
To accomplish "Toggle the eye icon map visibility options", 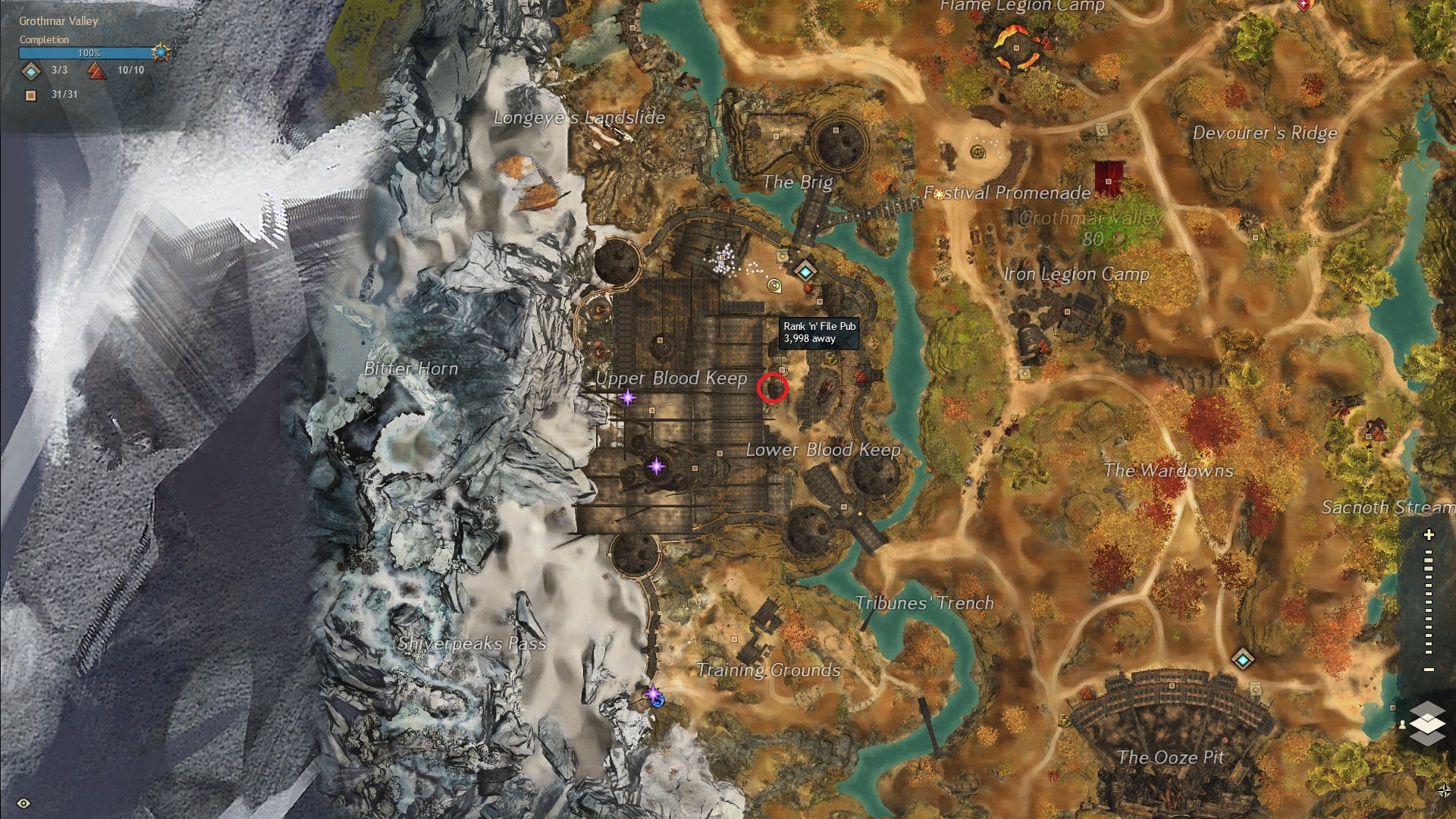I will [24, 803].
